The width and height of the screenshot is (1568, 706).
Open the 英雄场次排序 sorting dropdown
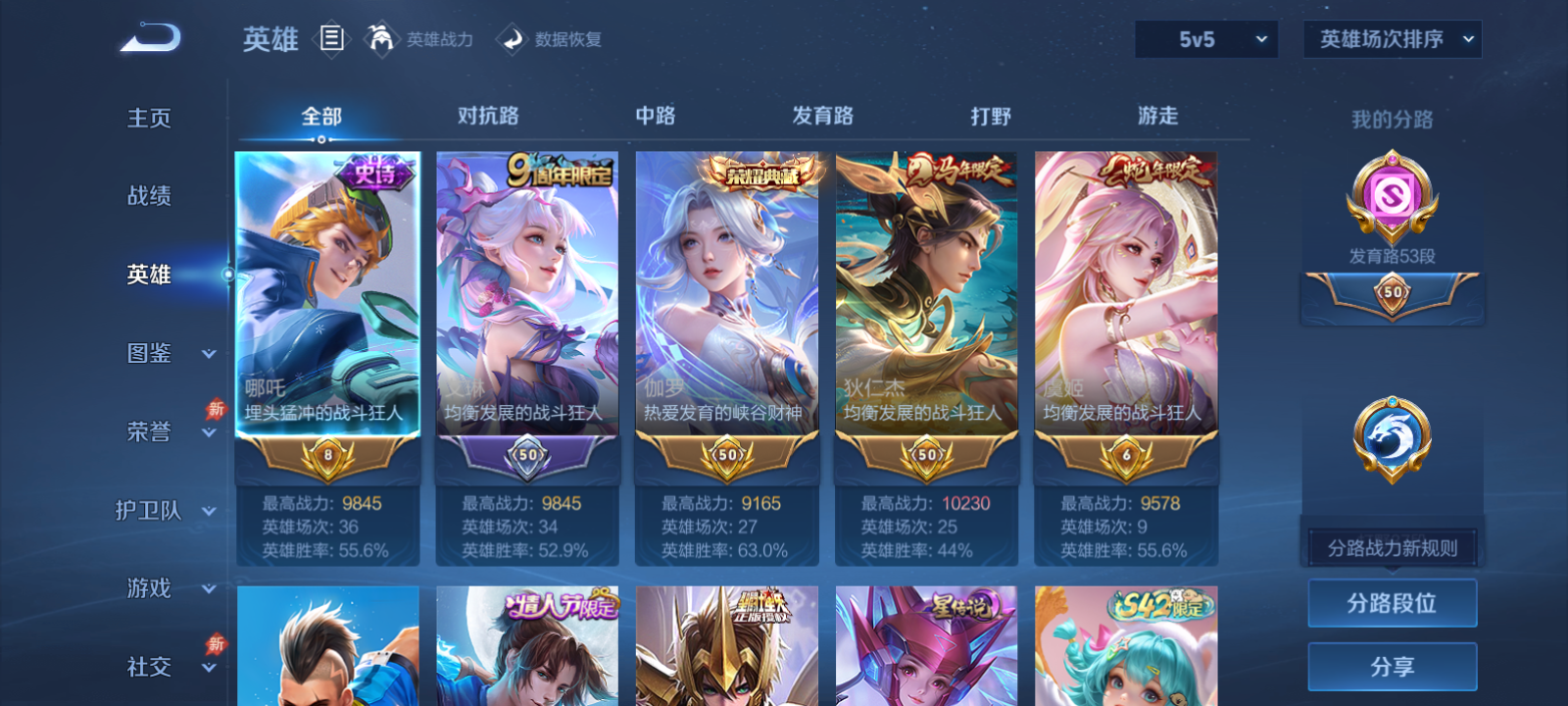[1392, 40]
